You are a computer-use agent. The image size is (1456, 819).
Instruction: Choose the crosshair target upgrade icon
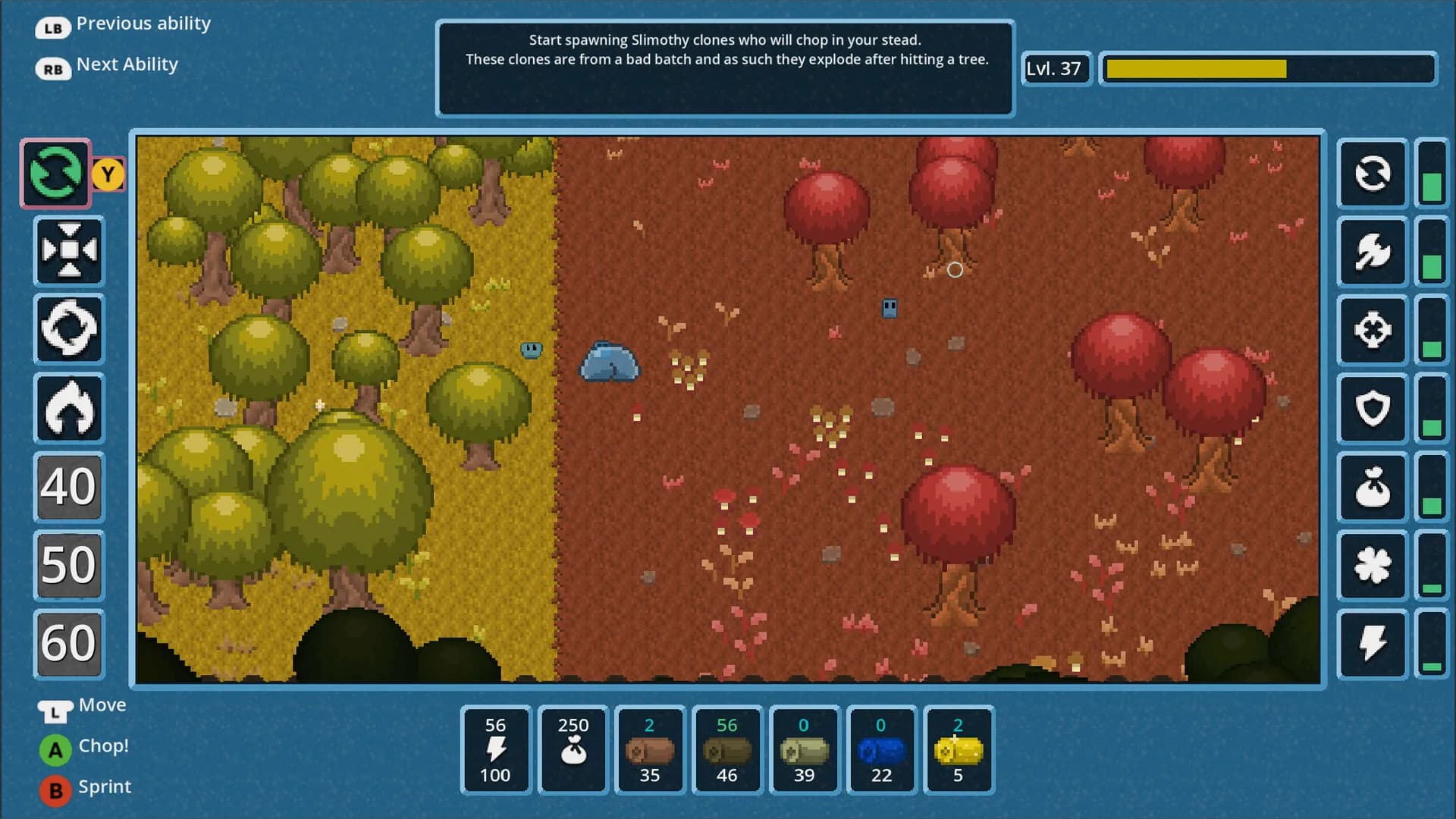click(x=1373, y=330)
